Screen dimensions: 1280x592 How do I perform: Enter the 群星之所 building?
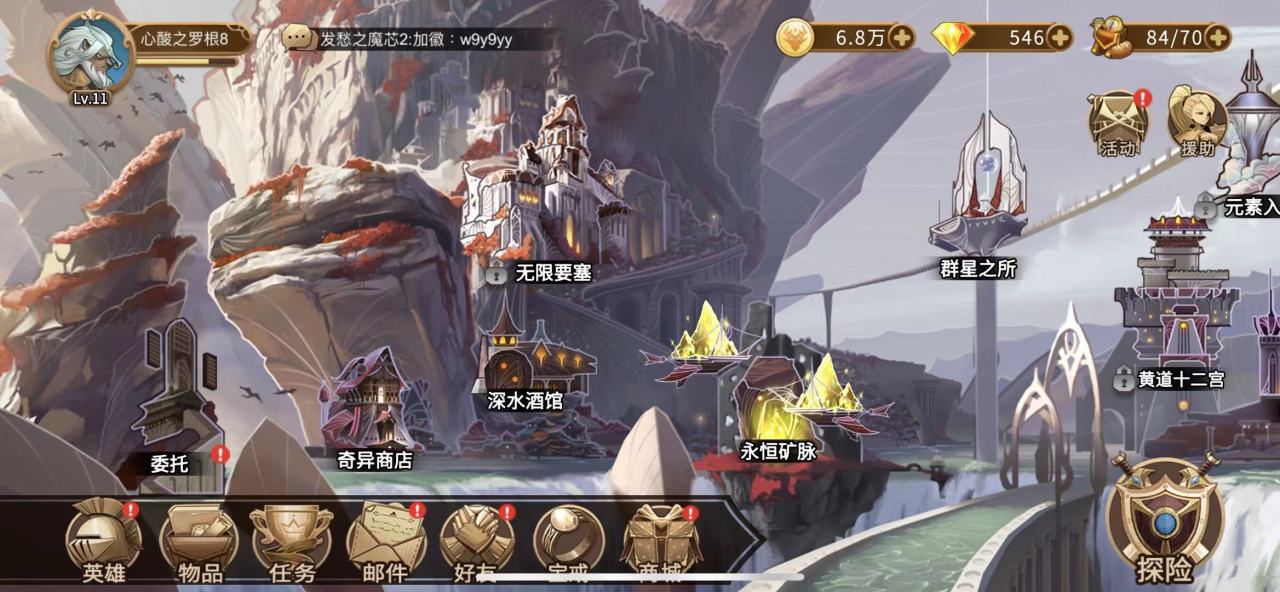tap(977, 190)
